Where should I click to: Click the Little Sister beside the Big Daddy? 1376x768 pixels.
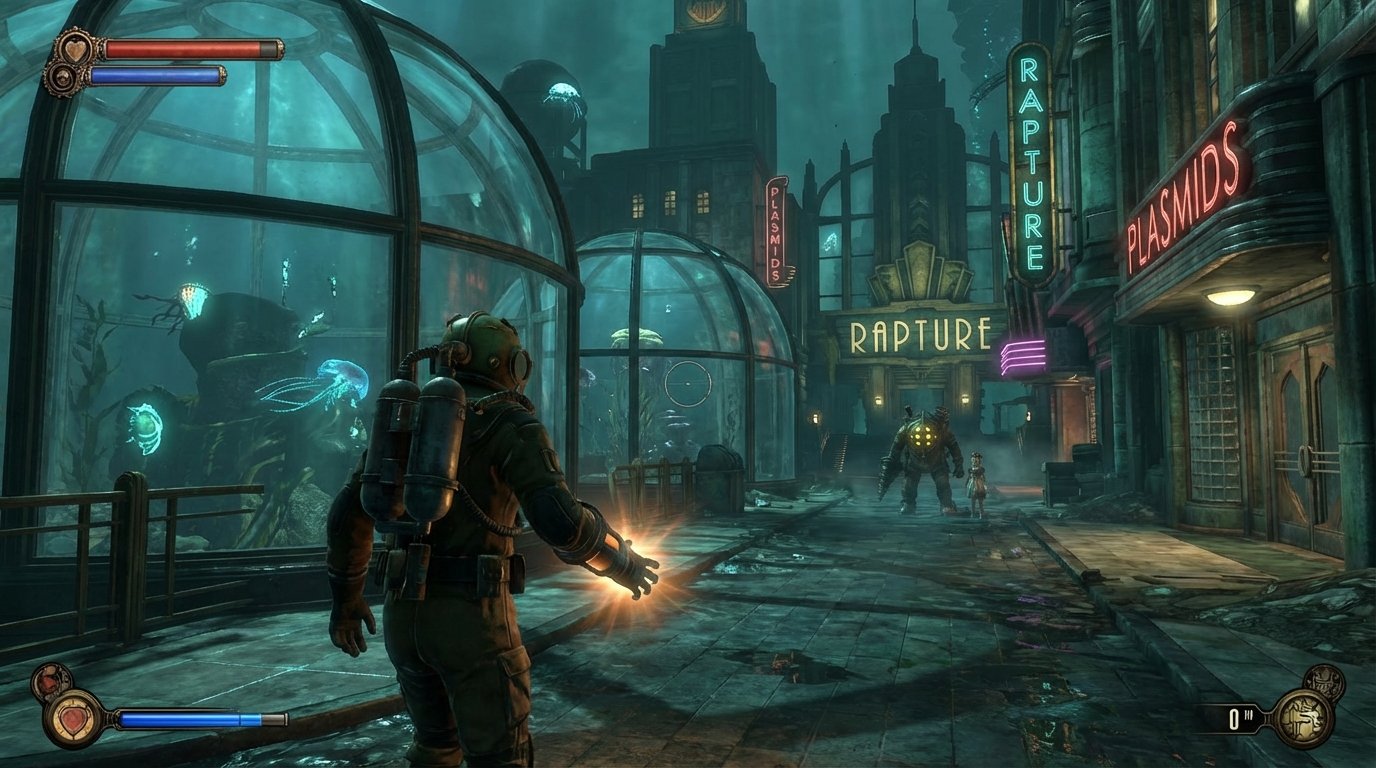[978, 480]
